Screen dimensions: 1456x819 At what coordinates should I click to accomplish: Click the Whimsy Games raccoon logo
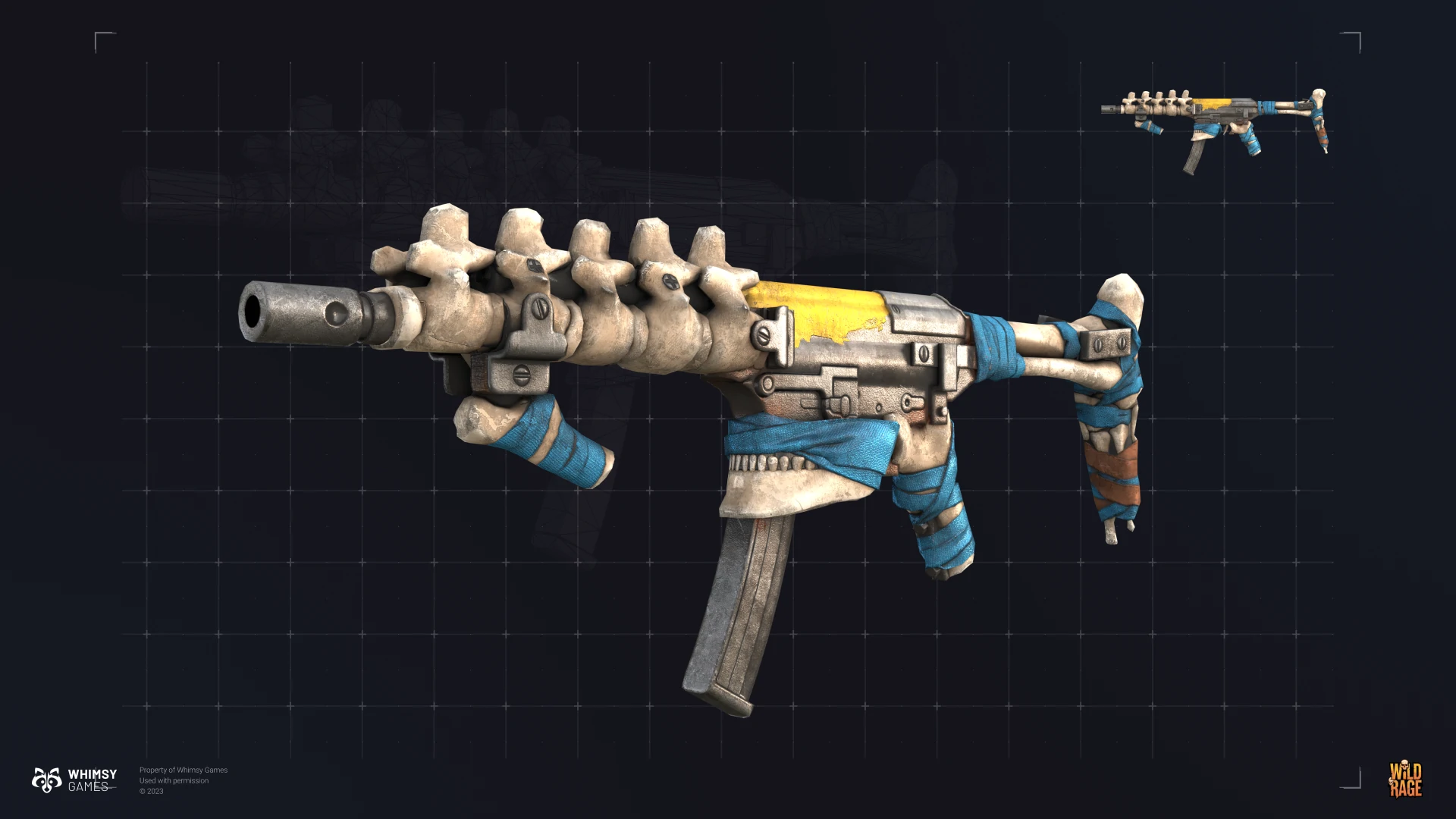click(46, 780)
